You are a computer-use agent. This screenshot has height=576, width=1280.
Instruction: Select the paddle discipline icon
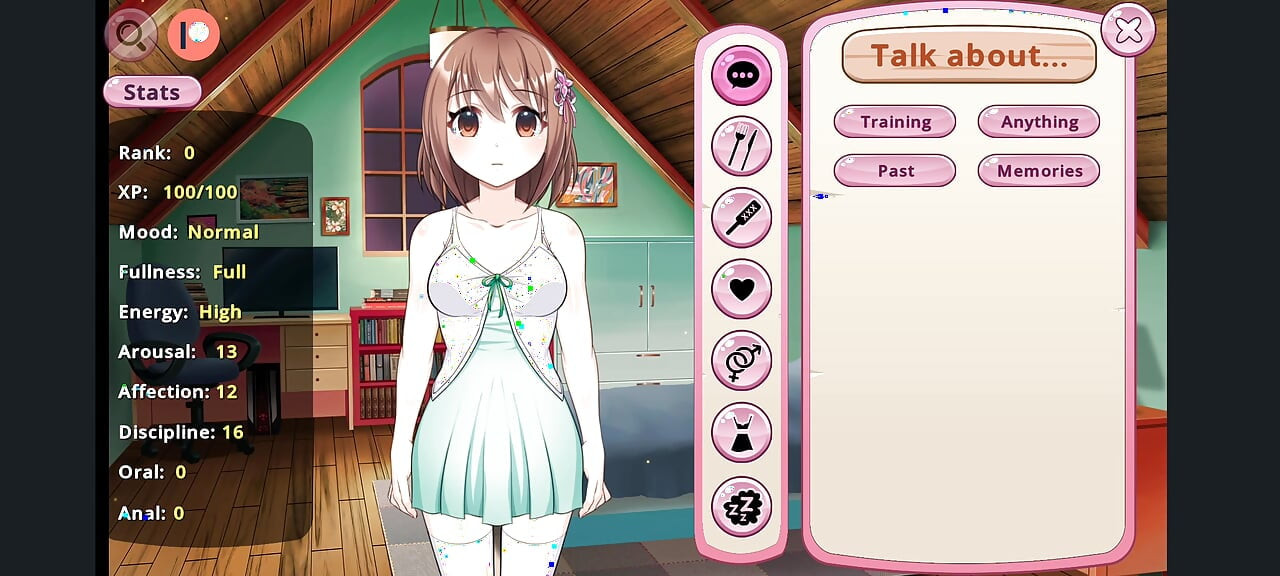[x=741, y=218]
